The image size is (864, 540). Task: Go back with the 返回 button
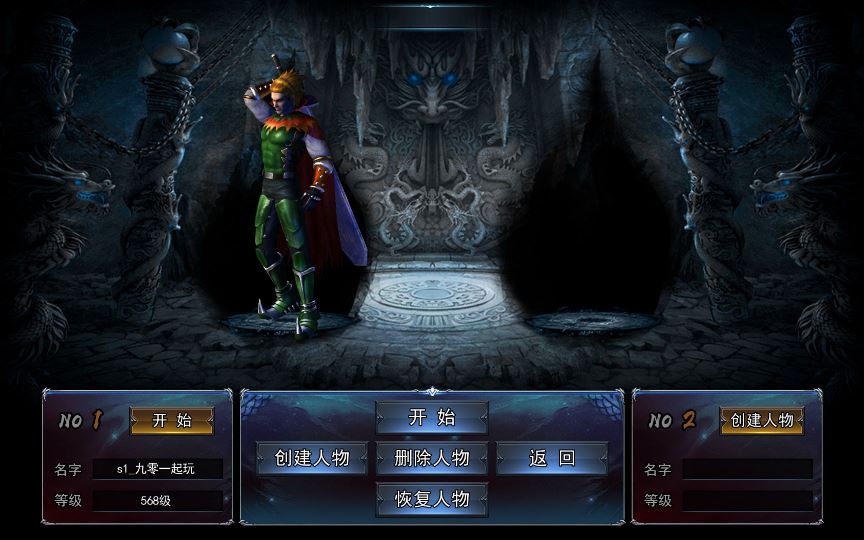click(552, 458)
